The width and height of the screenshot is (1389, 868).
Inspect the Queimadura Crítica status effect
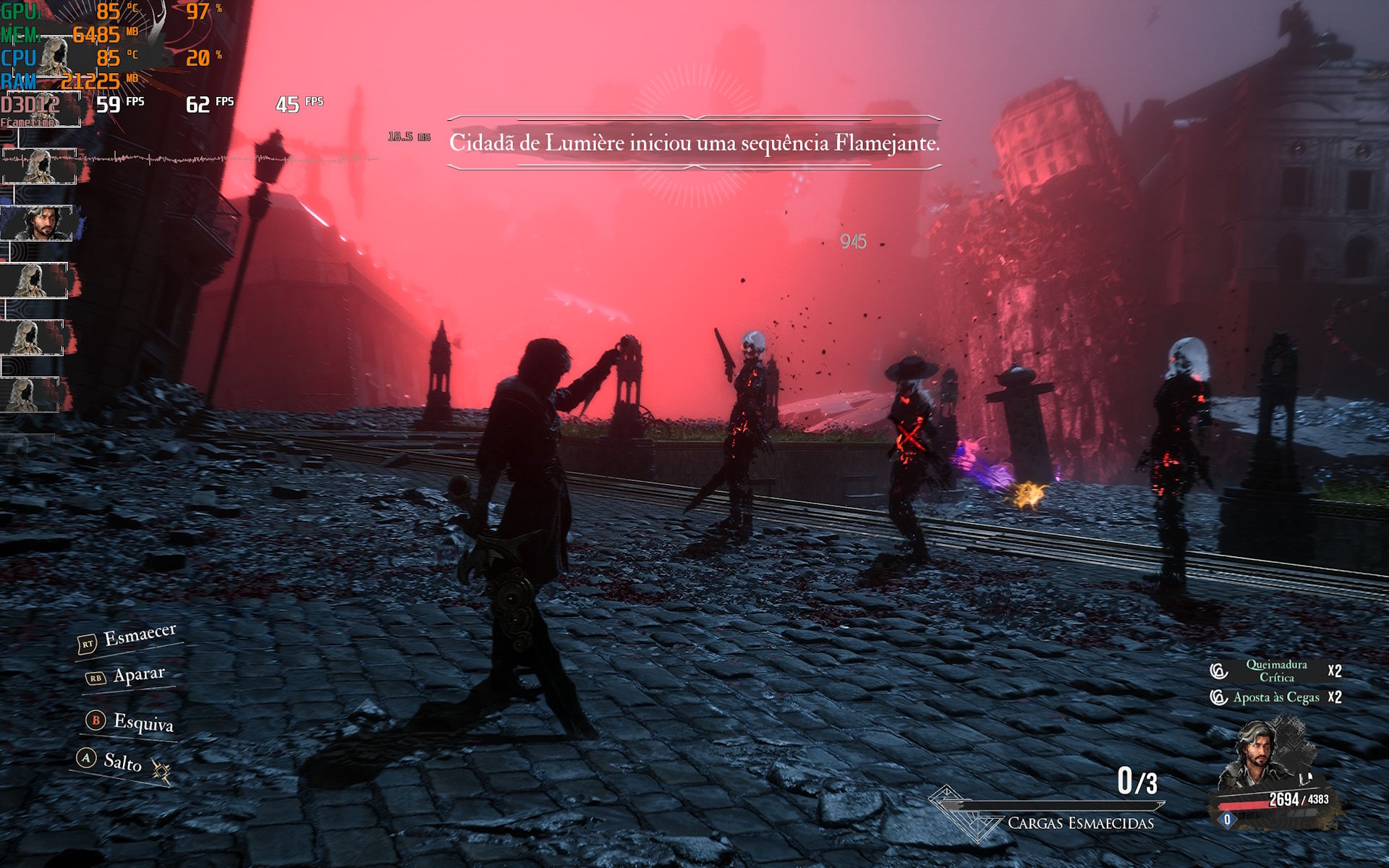pyautogui.click(x=1275, y=671)
